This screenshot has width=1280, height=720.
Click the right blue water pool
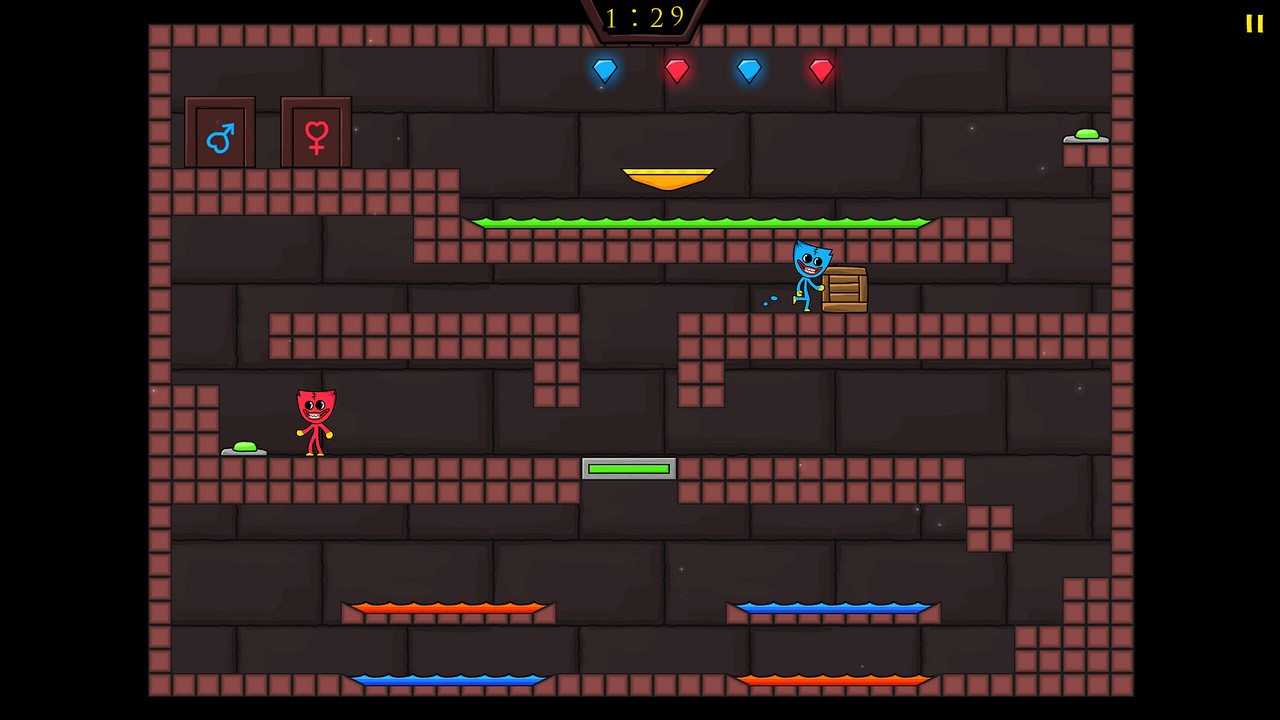pyautogui.click(x=833, y=607)
